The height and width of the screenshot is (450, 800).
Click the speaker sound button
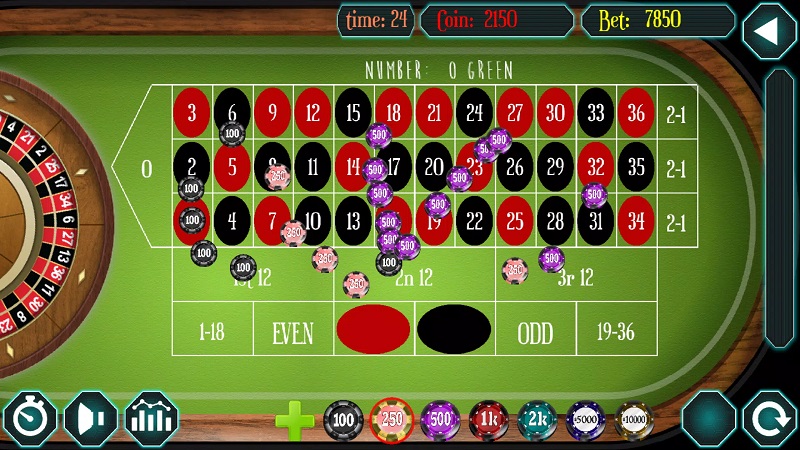point(91,418)
